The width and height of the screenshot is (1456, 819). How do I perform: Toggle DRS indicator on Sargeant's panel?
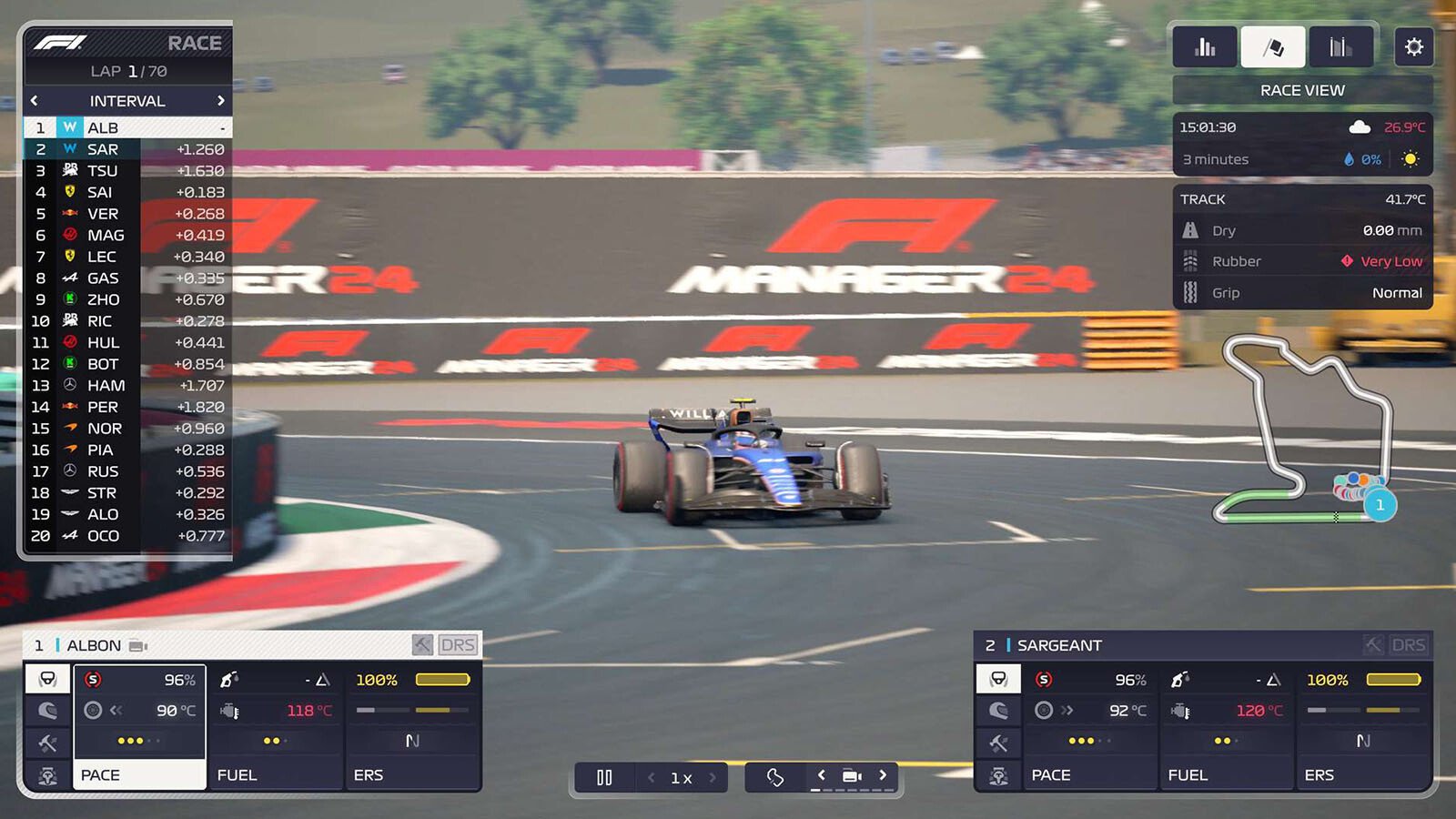pos(1409,644)
